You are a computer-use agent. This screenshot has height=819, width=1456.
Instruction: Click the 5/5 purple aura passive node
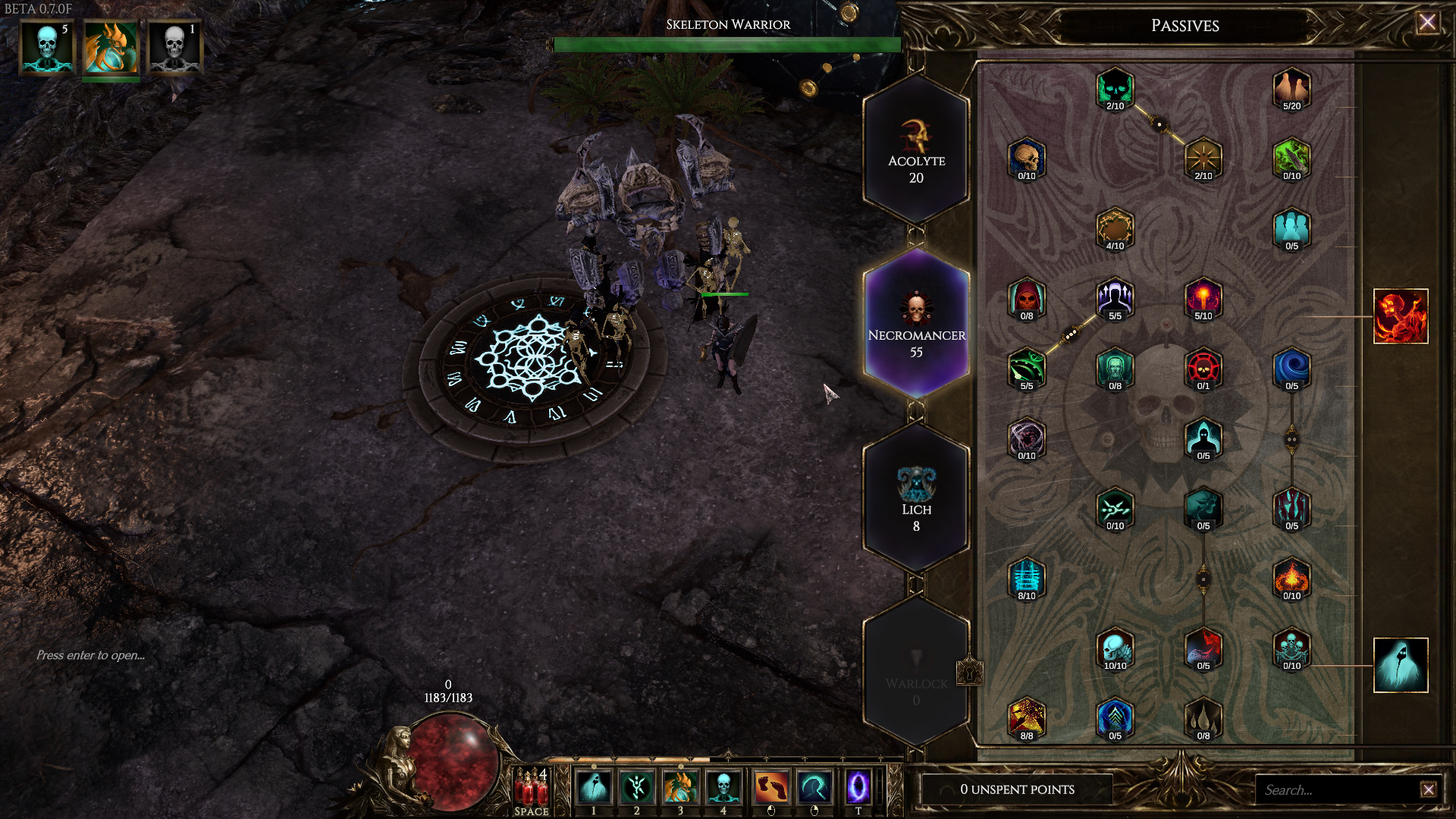1115,297
